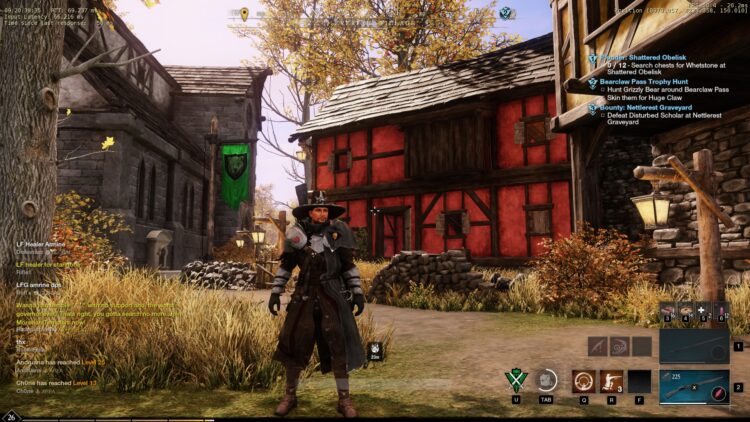Select the musket weapon slot

point(694,386)
